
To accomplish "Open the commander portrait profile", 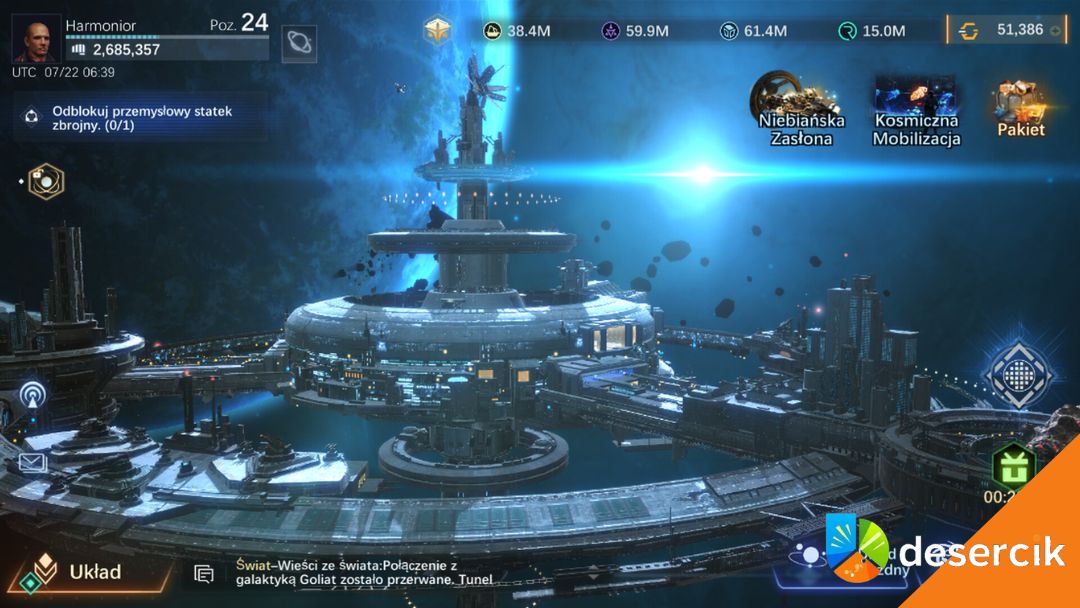I will tap(37, 39).
